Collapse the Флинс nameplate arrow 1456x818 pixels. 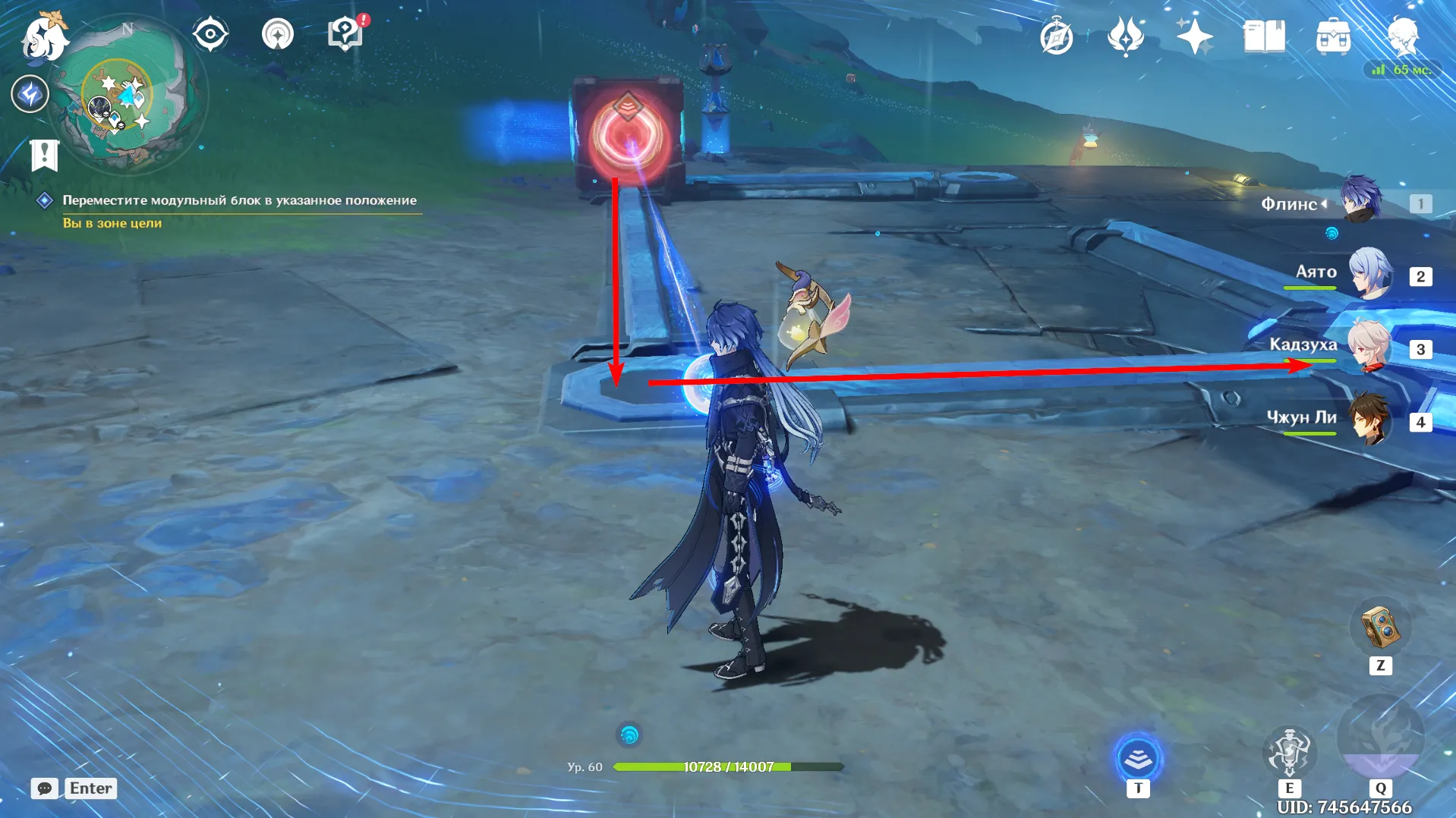point(1325,204)
